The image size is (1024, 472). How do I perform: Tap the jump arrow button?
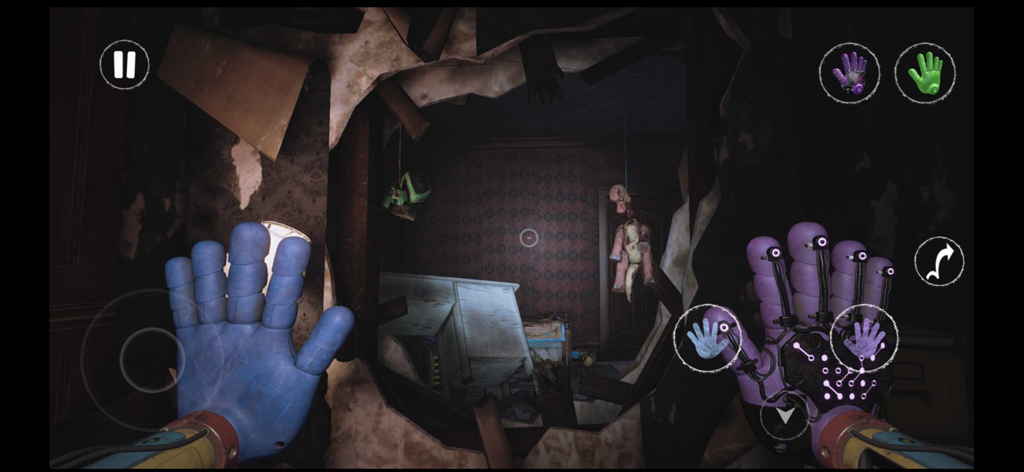point(939,262)
